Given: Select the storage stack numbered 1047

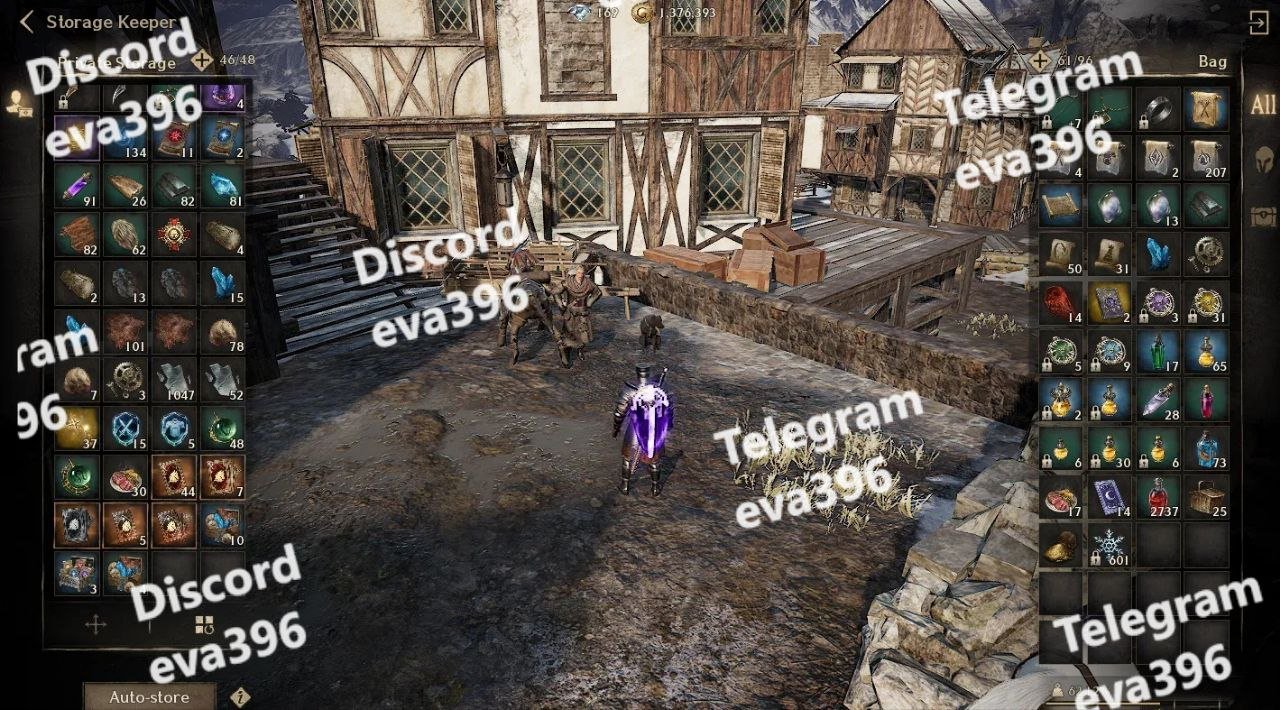Looking at the screenshot, I should (174, 380).
